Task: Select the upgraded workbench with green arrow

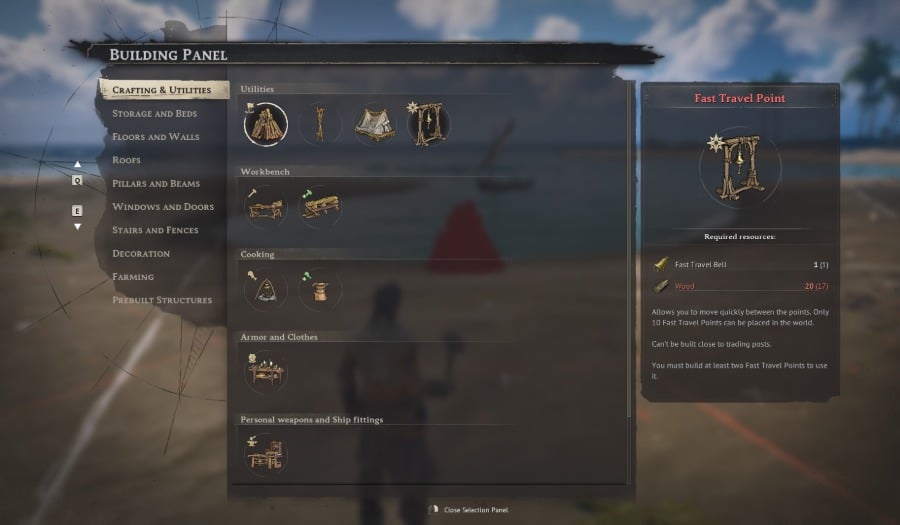Action: tap(320, 207)
